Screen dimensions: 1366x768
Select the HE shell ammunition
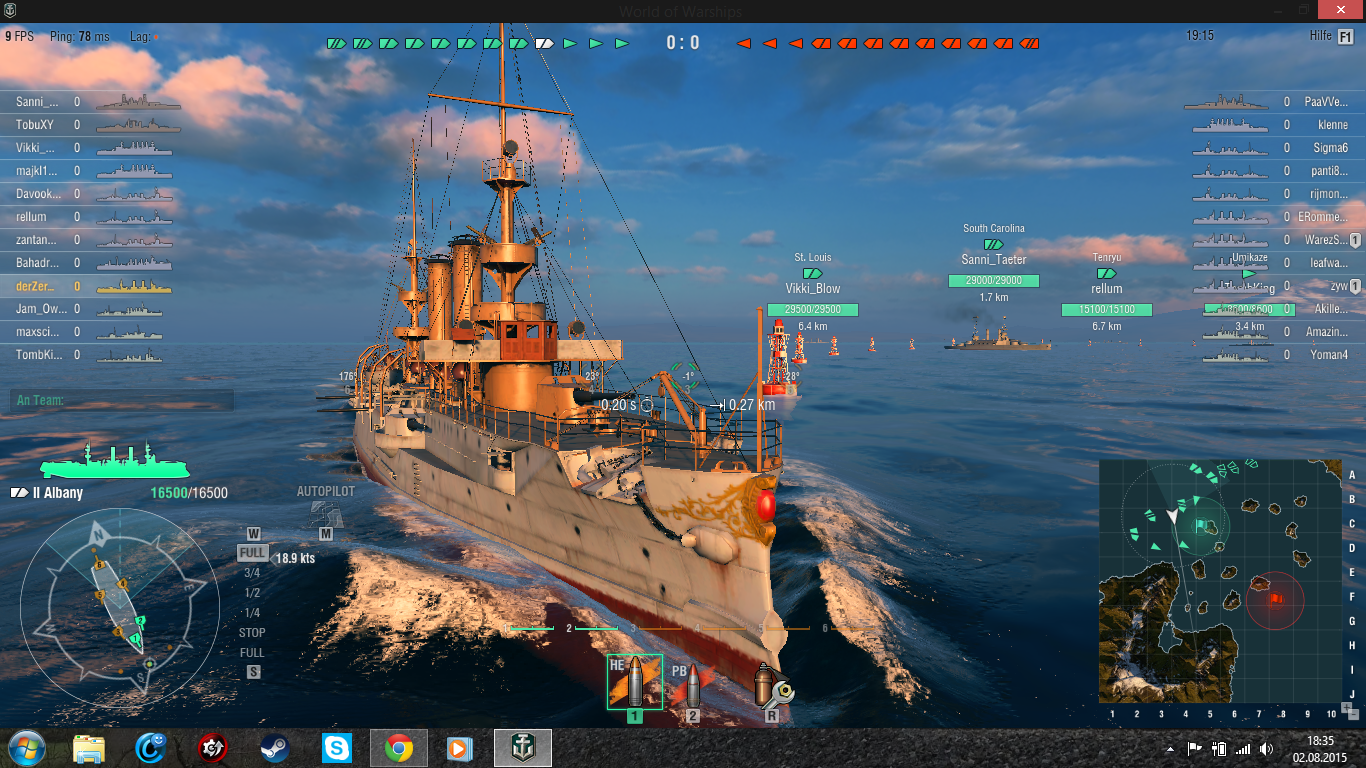click(634, 683)
